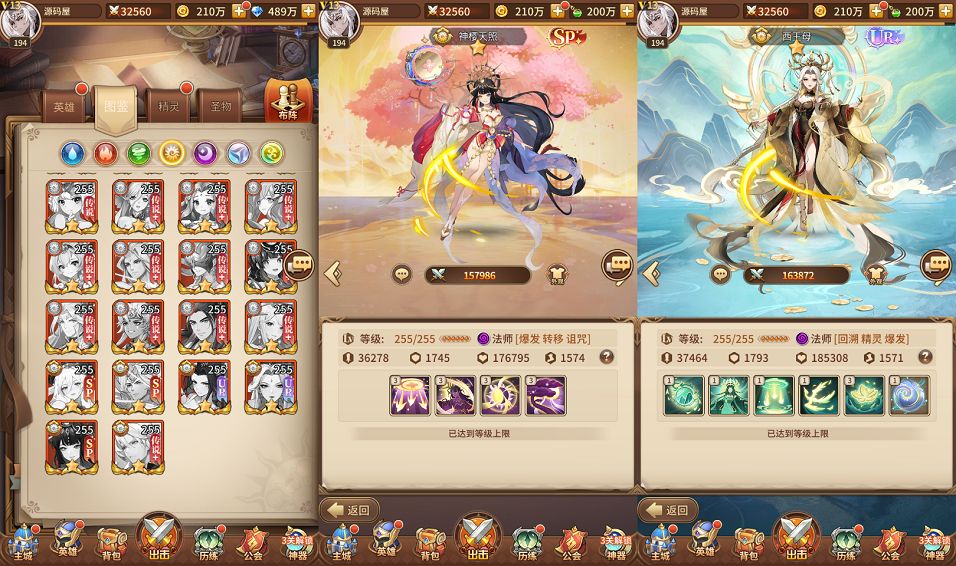Click the UR rarity badge beside 西王母

tap(885, 37)
